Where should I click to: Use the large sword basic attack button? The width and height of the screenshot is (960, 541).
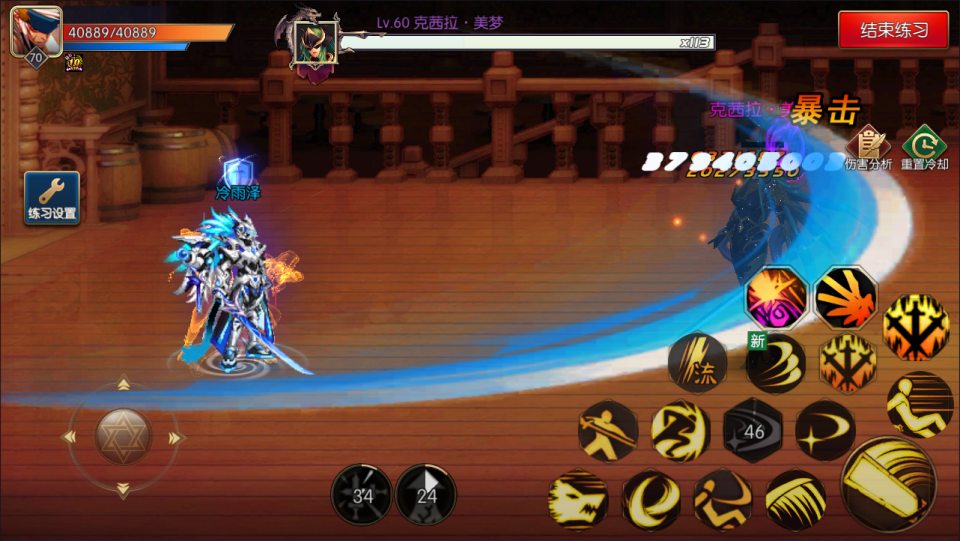click(889, 483)
